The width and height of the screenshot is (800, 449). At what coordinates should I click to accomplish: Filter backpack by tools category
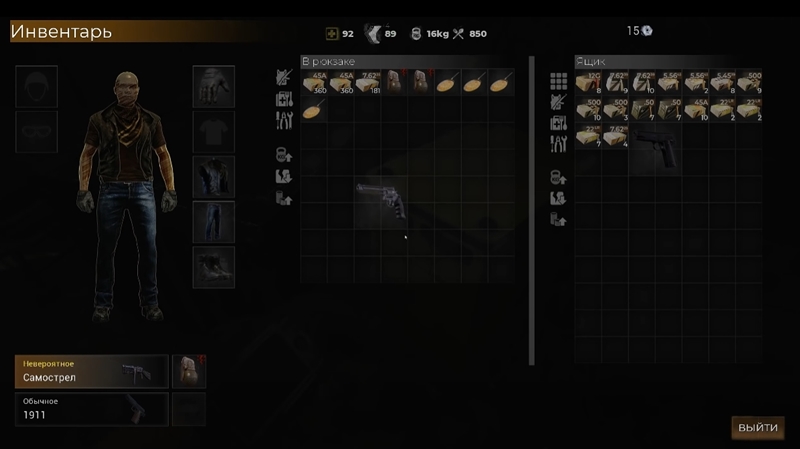[x=284, y=120]
